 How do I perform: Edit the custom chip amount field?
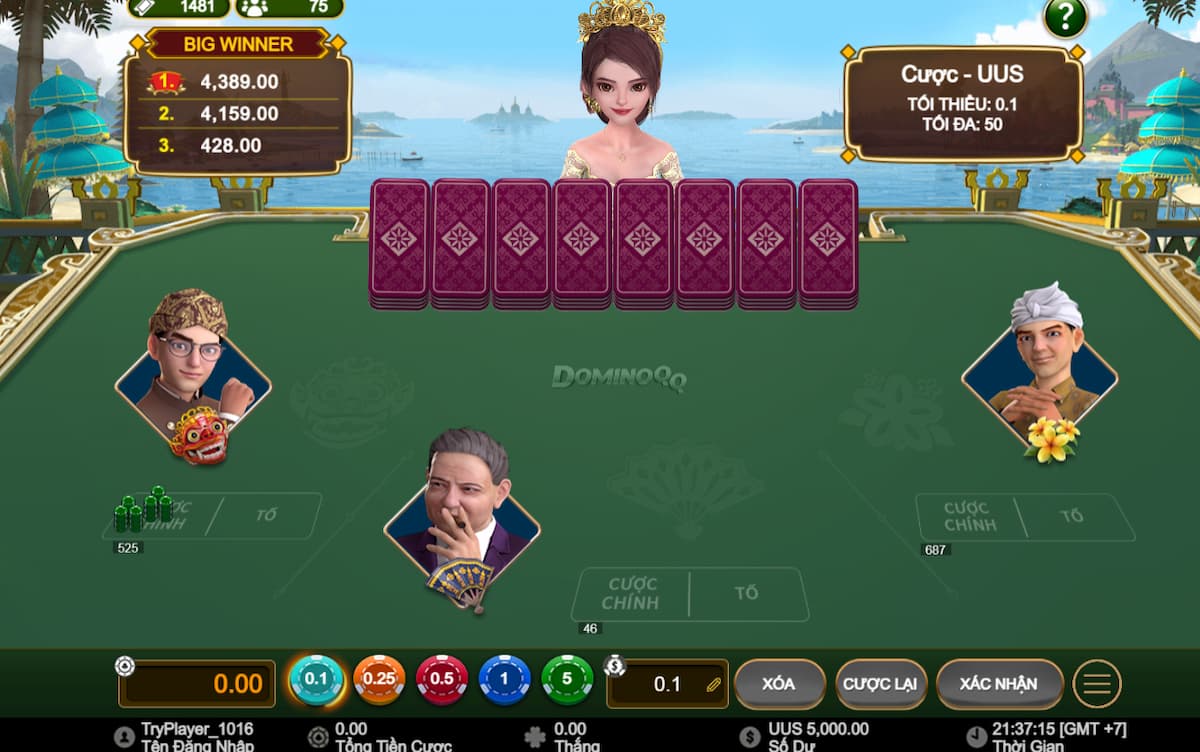point(667,684)
